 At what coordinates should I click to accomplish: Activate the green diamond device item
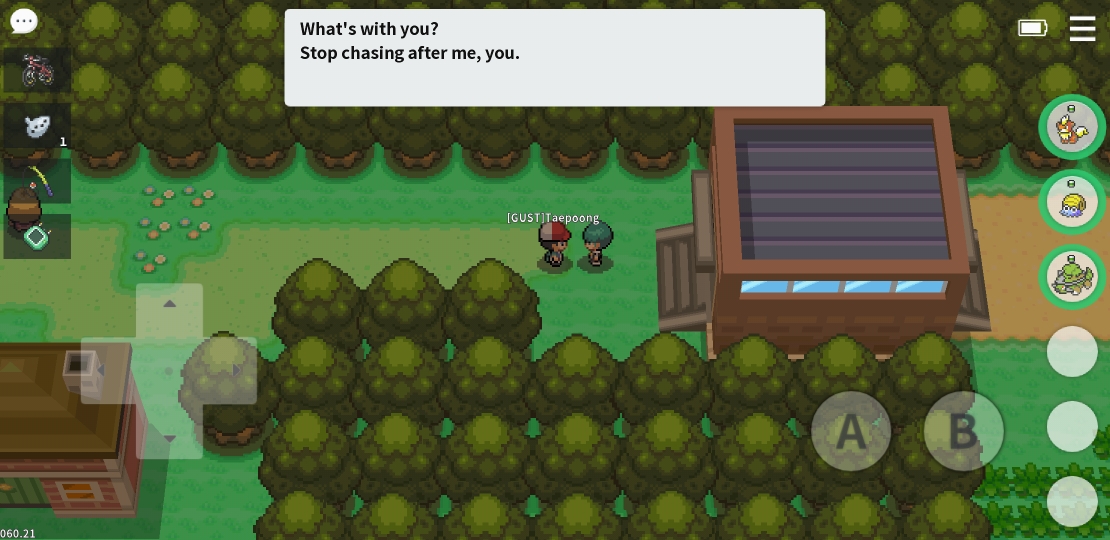tap(37, 237)
